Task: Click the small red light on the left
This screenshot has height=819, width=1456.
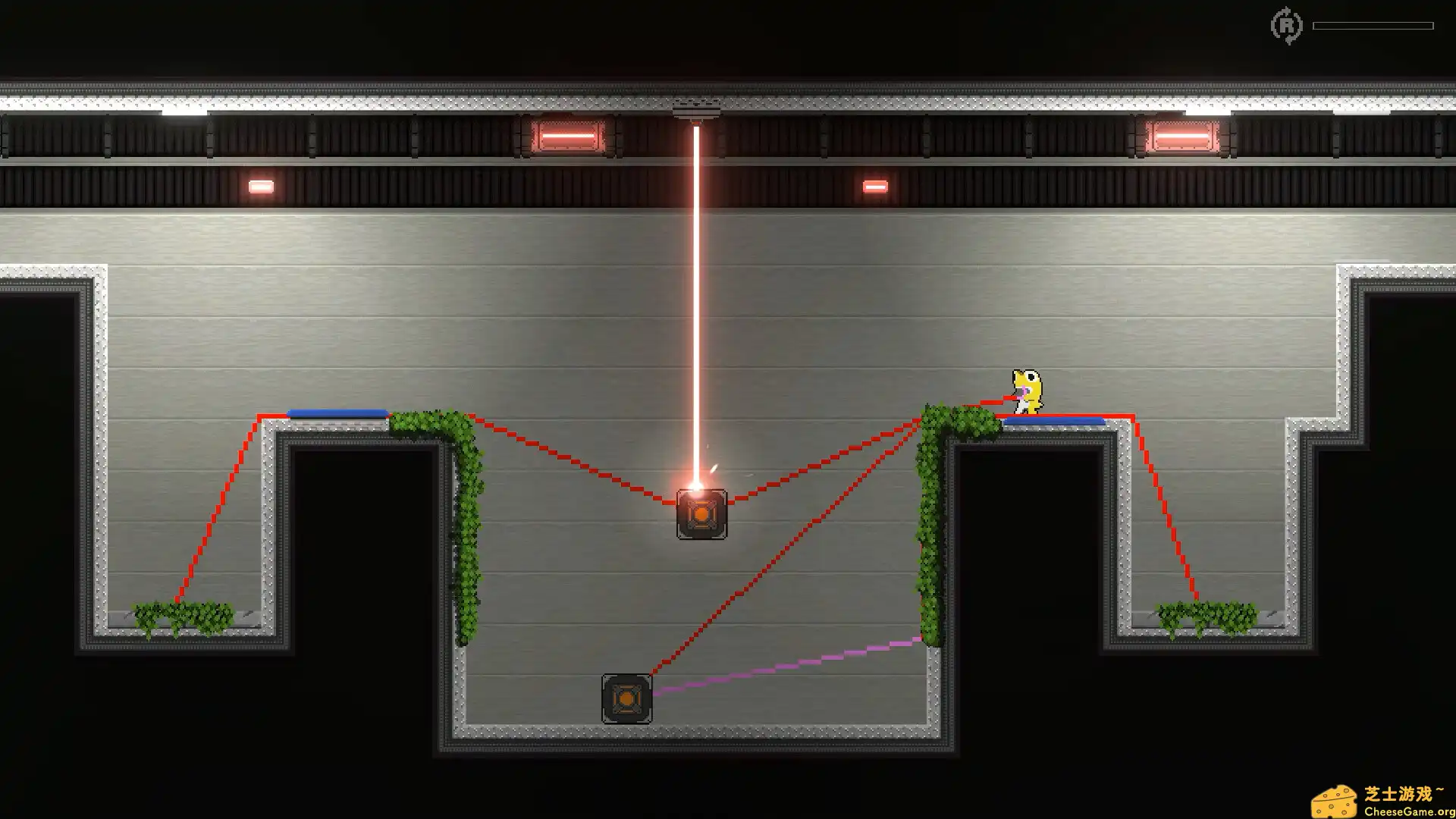Action: click(x=260, y=184)
